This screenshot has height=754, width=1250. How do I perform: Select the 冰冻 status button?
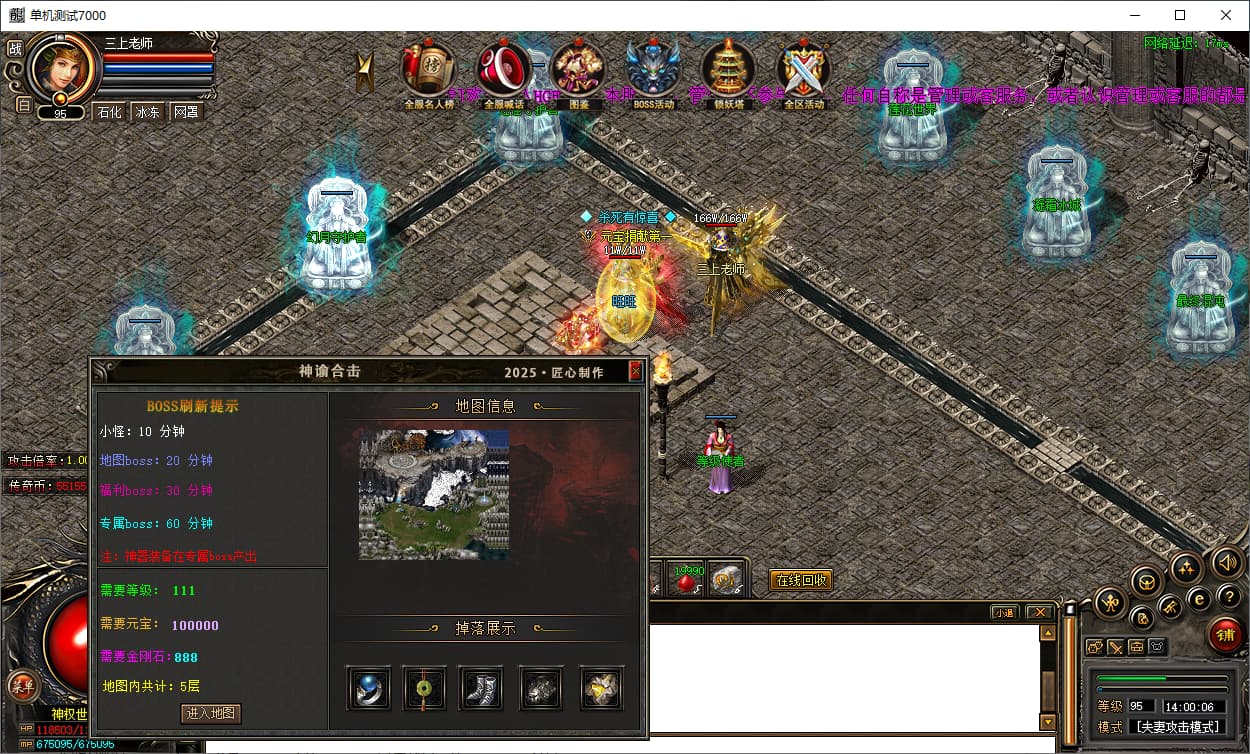click(148, 112)
